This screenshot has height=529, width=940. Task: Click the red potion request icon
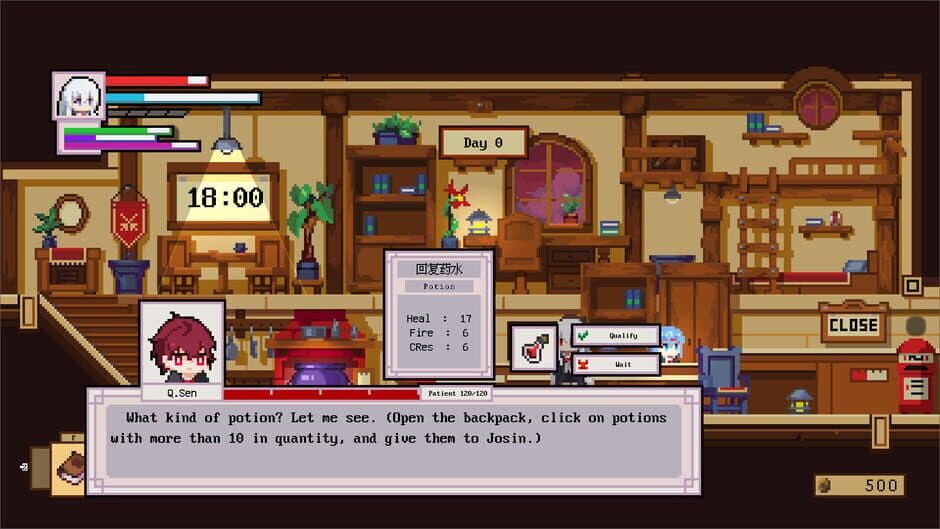tap(534, 347)
